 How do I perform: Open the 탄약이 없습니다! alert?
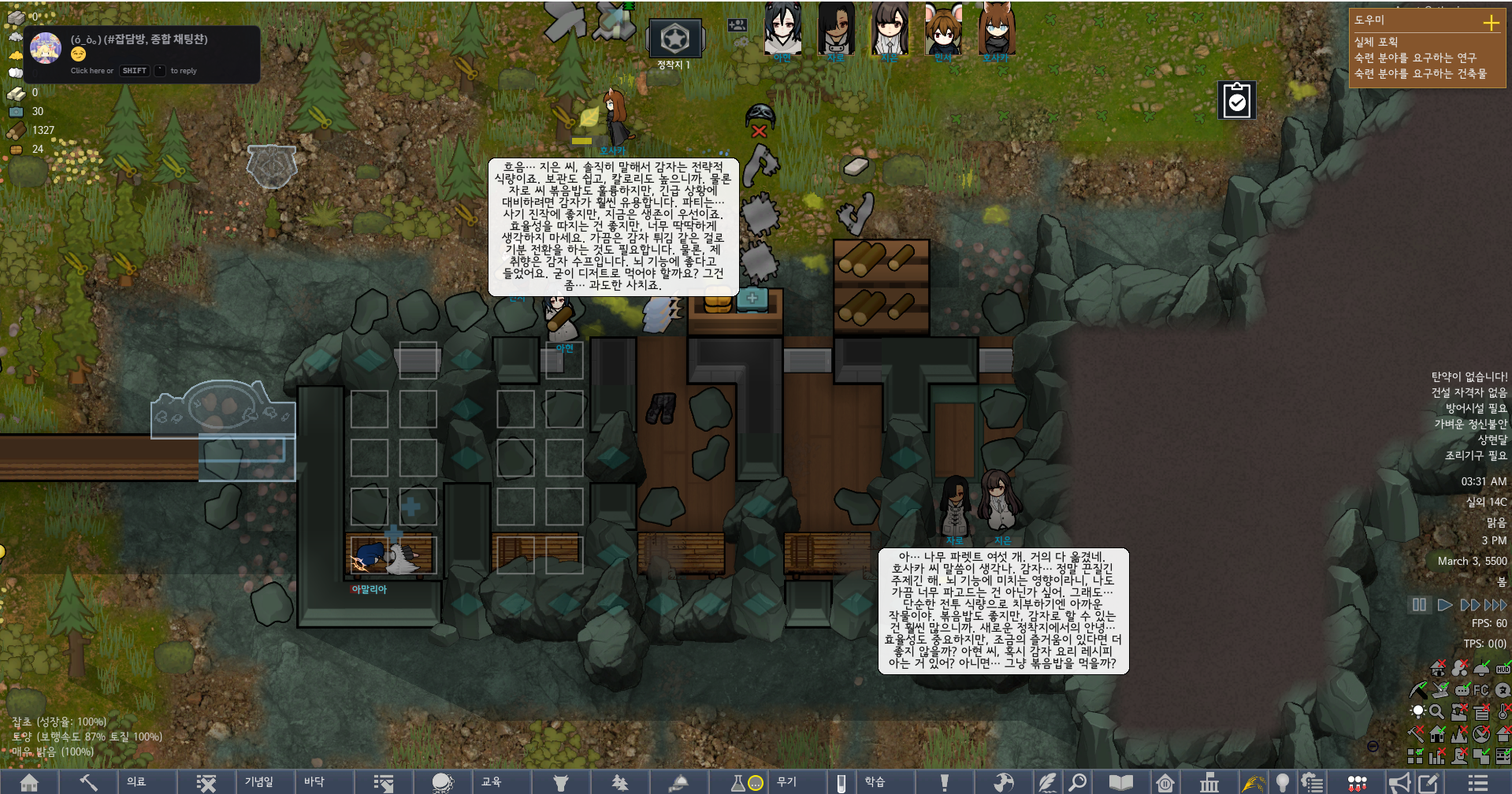tap(1469, 377)
